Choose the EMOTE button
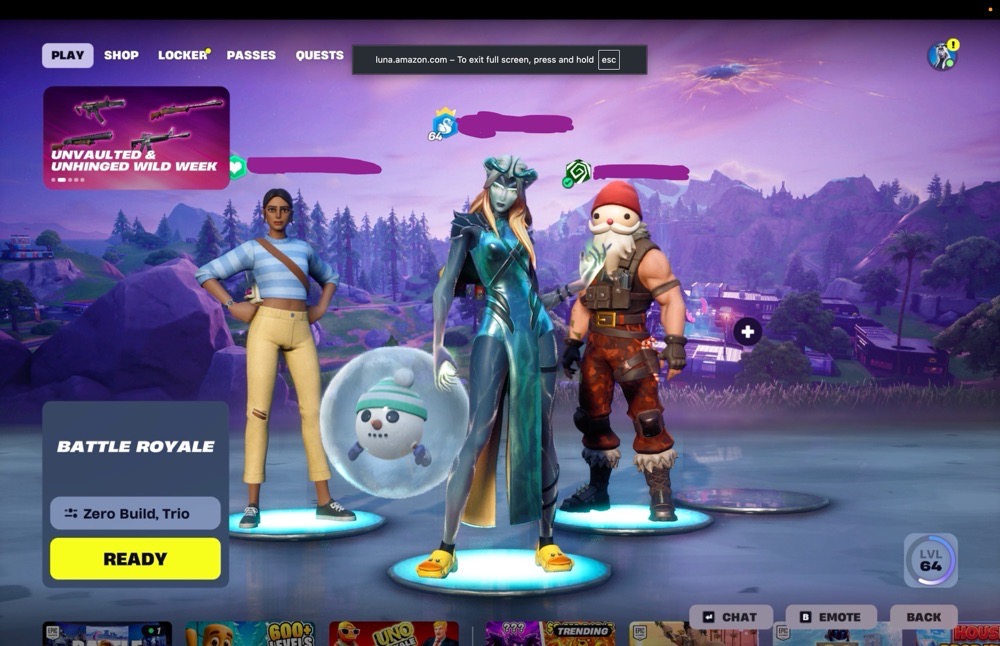This screenshot has width=1000, height=646. point(831,617)
